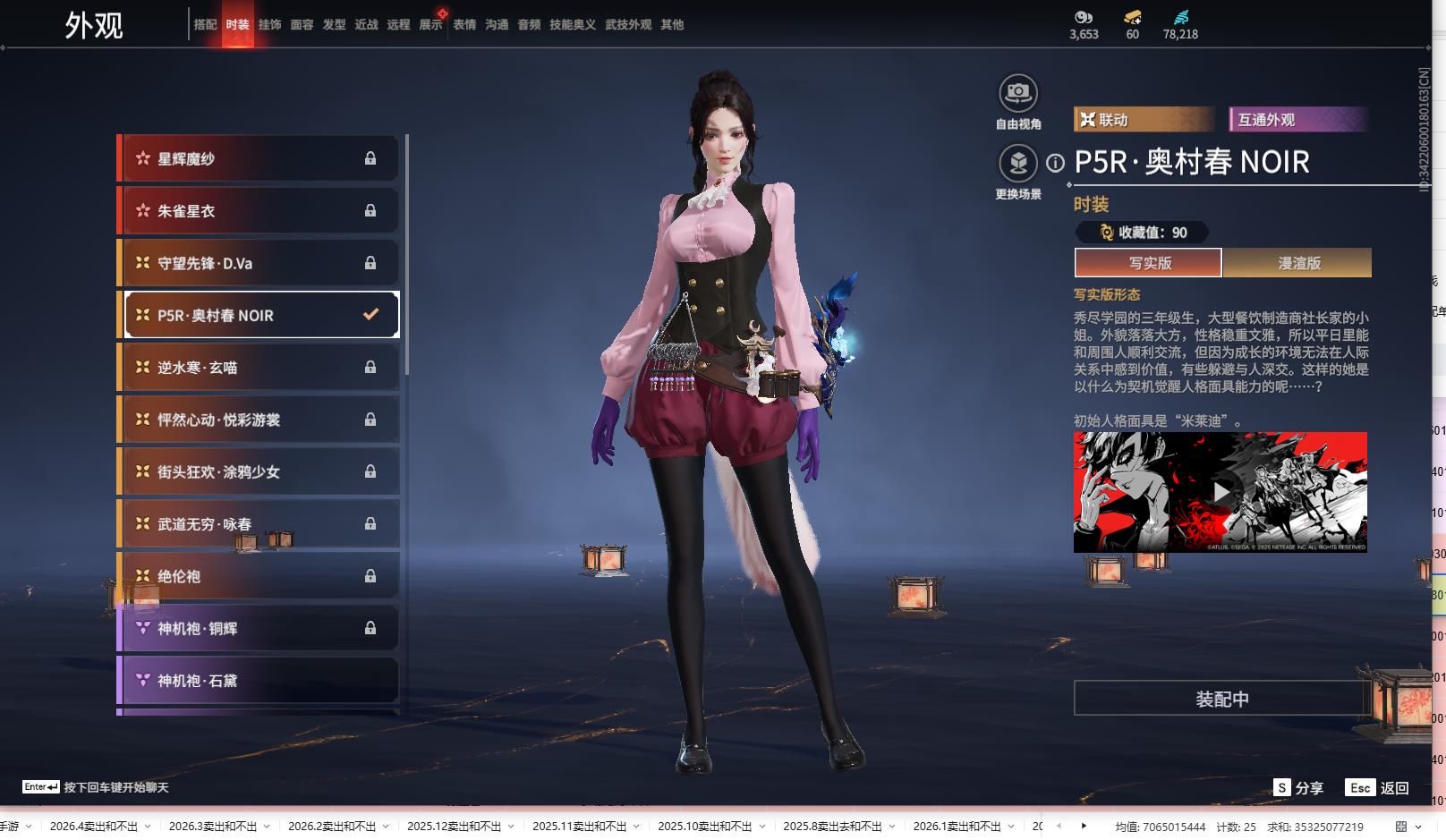Select the 逆水寒·玄喵 outfit
The image size is (1446, 840).
(259, 368)
